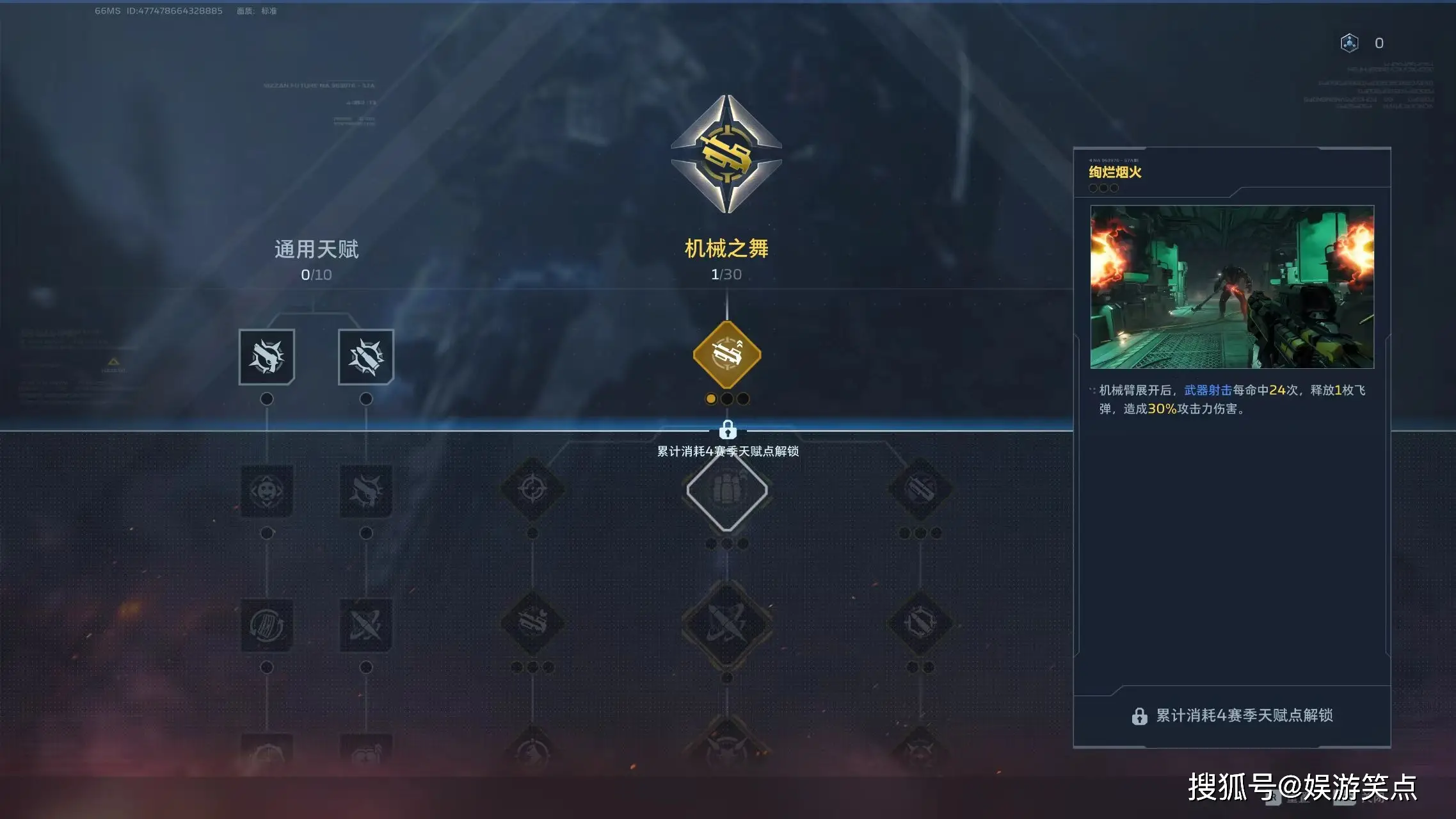Click the pistol burst talent node
Screen dimensions: 1456x819
(267, 357)
